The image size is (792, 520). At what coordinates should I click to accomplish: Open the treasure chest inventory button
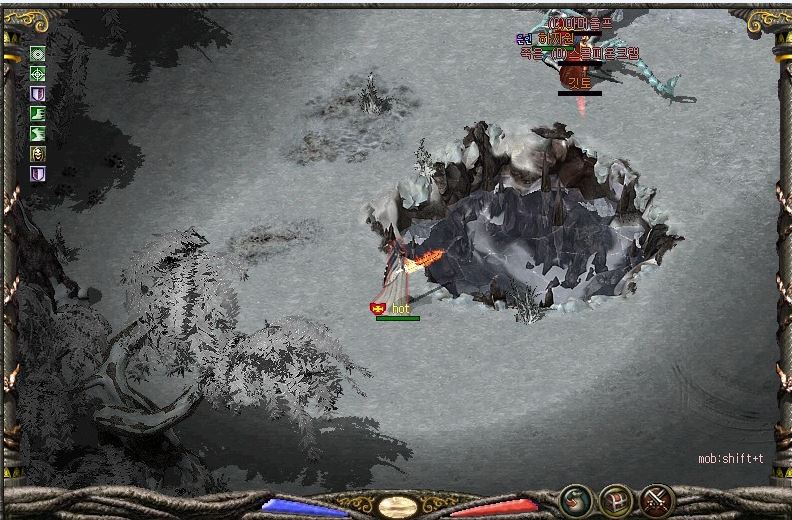coord(615,499)
